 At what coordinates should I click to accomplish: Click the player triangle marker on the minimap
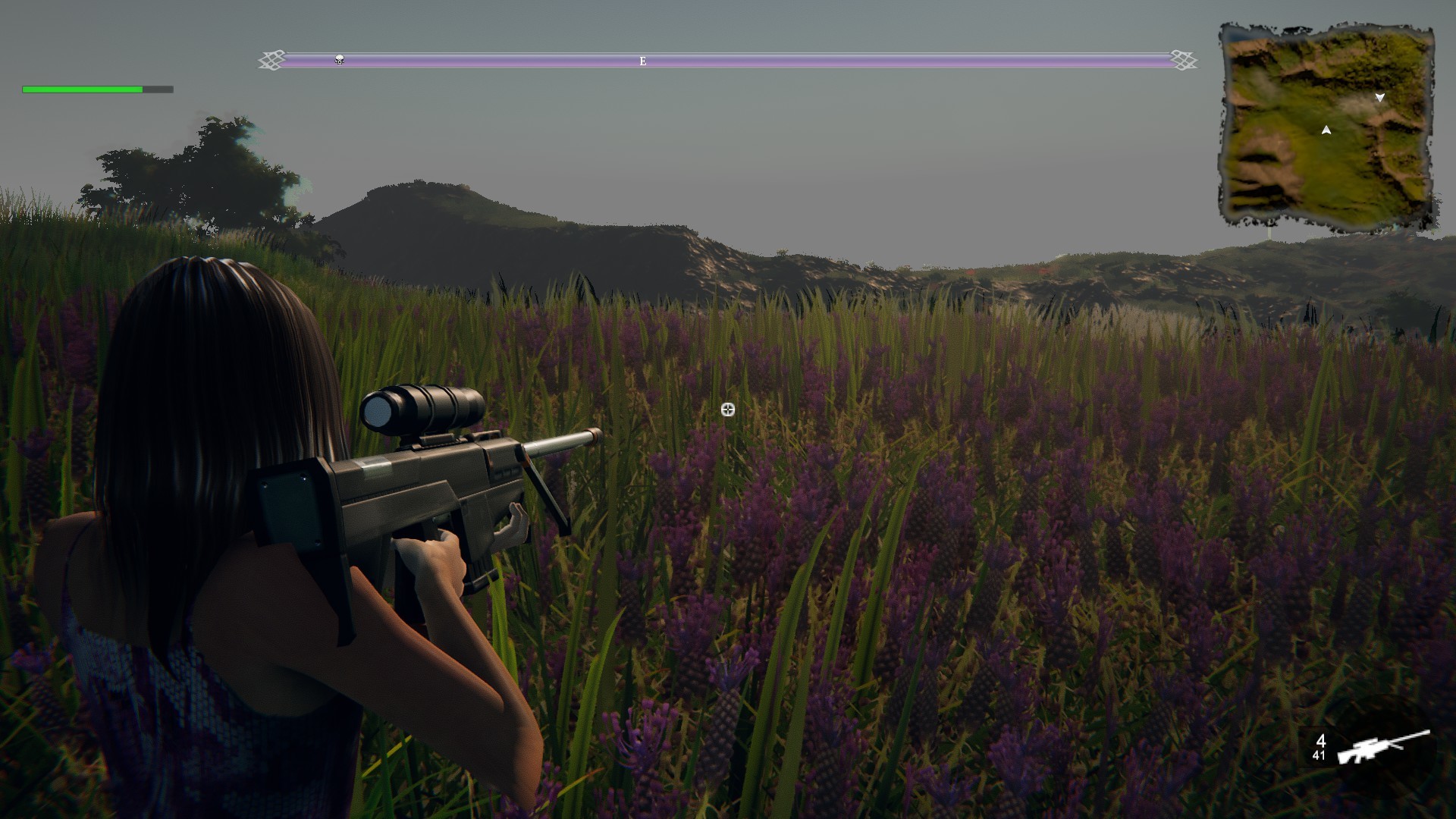[1326, 130]
